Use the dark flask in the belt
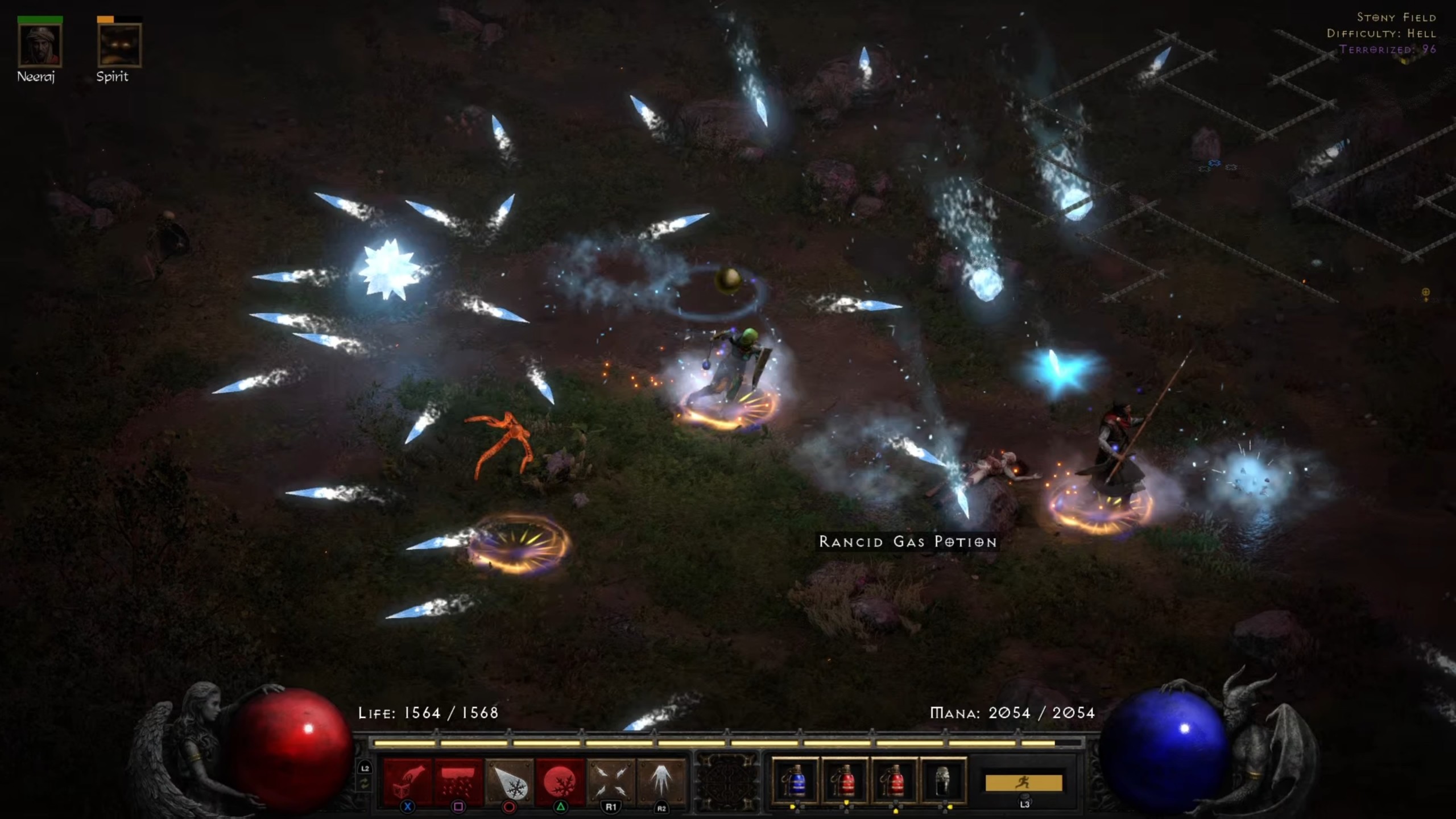The height and width of the screenshot is (819, 1456). point(944,781)
